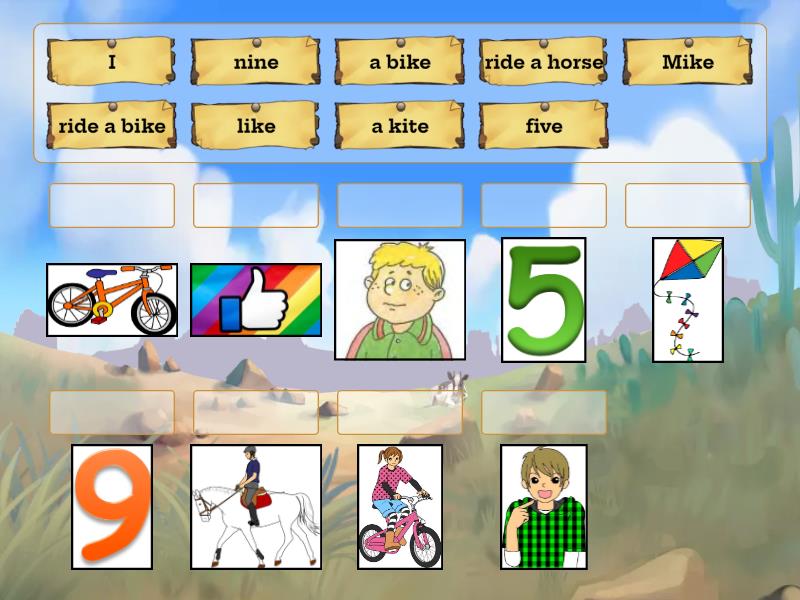Choose the orange number 9 picture
The image size is (800, 600).
[x=112, y=507]
